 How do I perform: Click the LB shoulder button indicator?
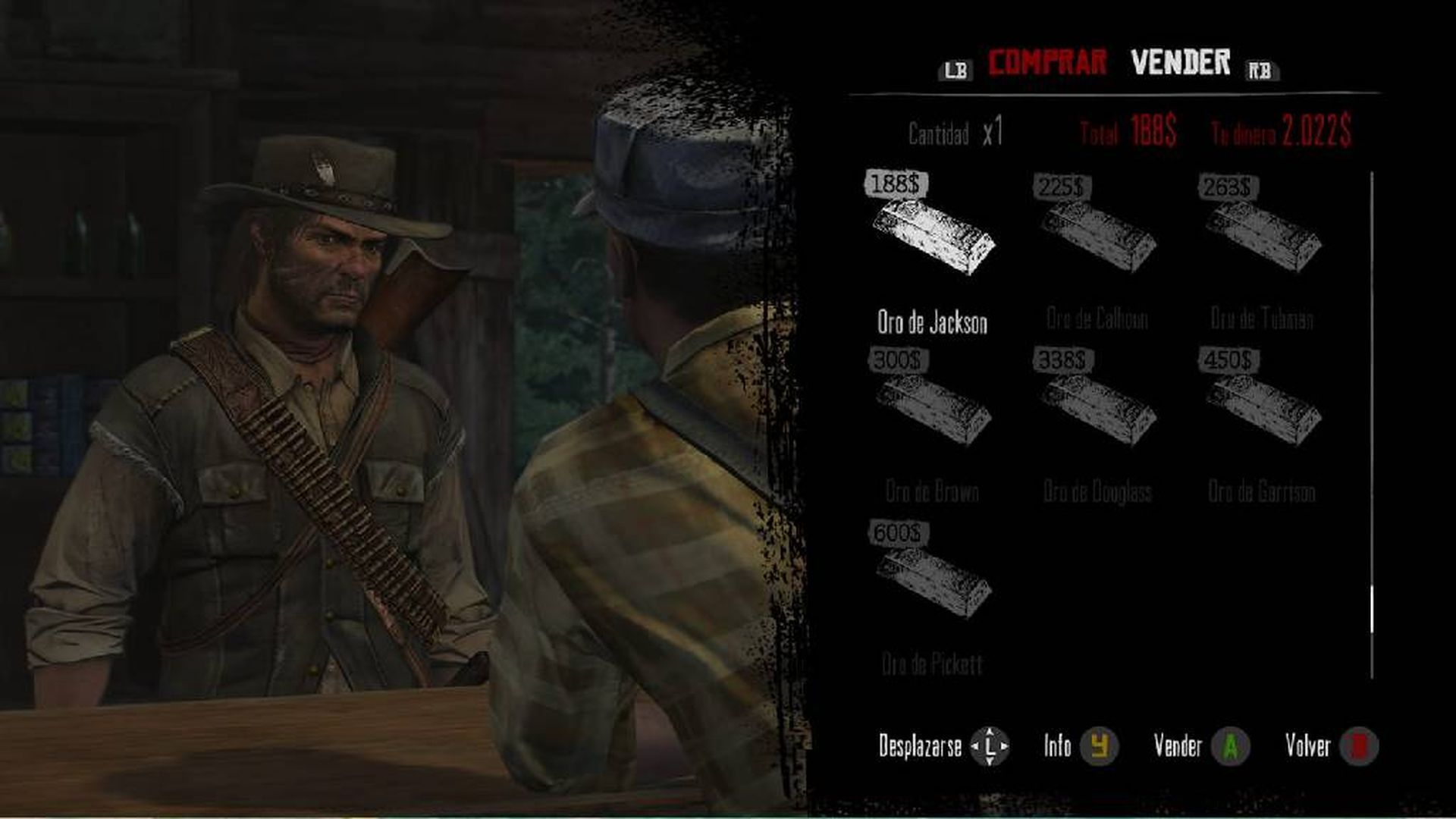tap(957, 68)
